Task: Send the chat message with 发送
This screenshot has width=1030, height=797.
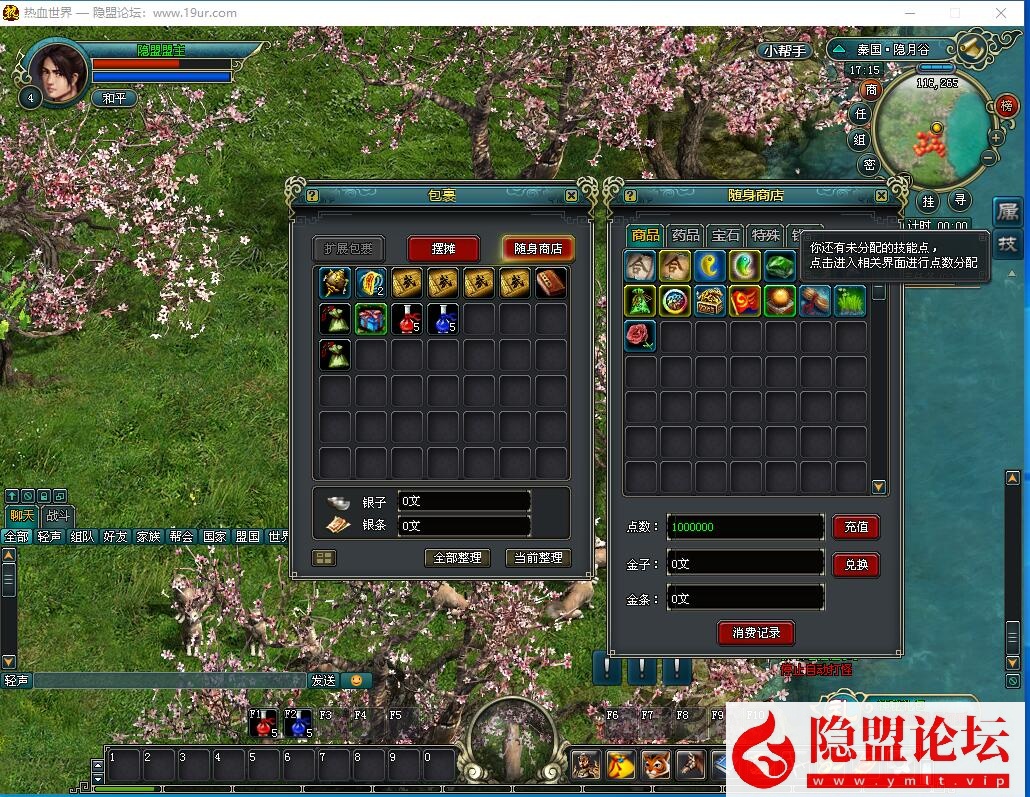Action: (x=323, y=680)
